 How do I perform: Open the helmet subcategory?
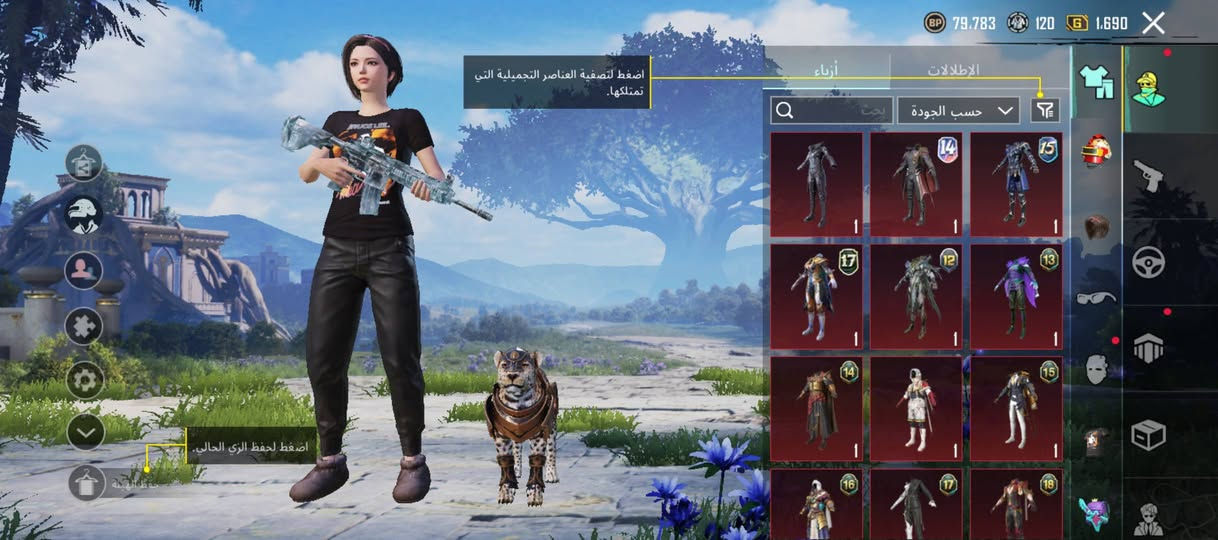point(1097,153)
